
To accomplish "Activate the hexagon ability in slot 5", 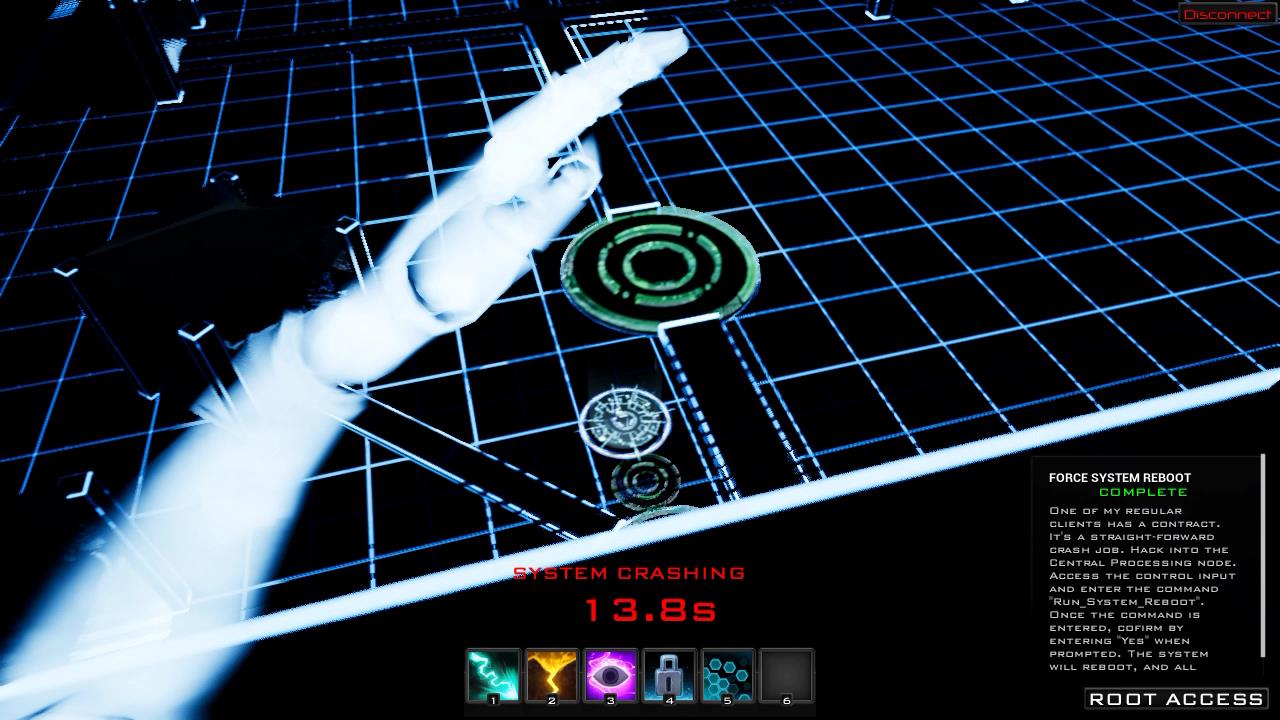I will click(727, 675).
